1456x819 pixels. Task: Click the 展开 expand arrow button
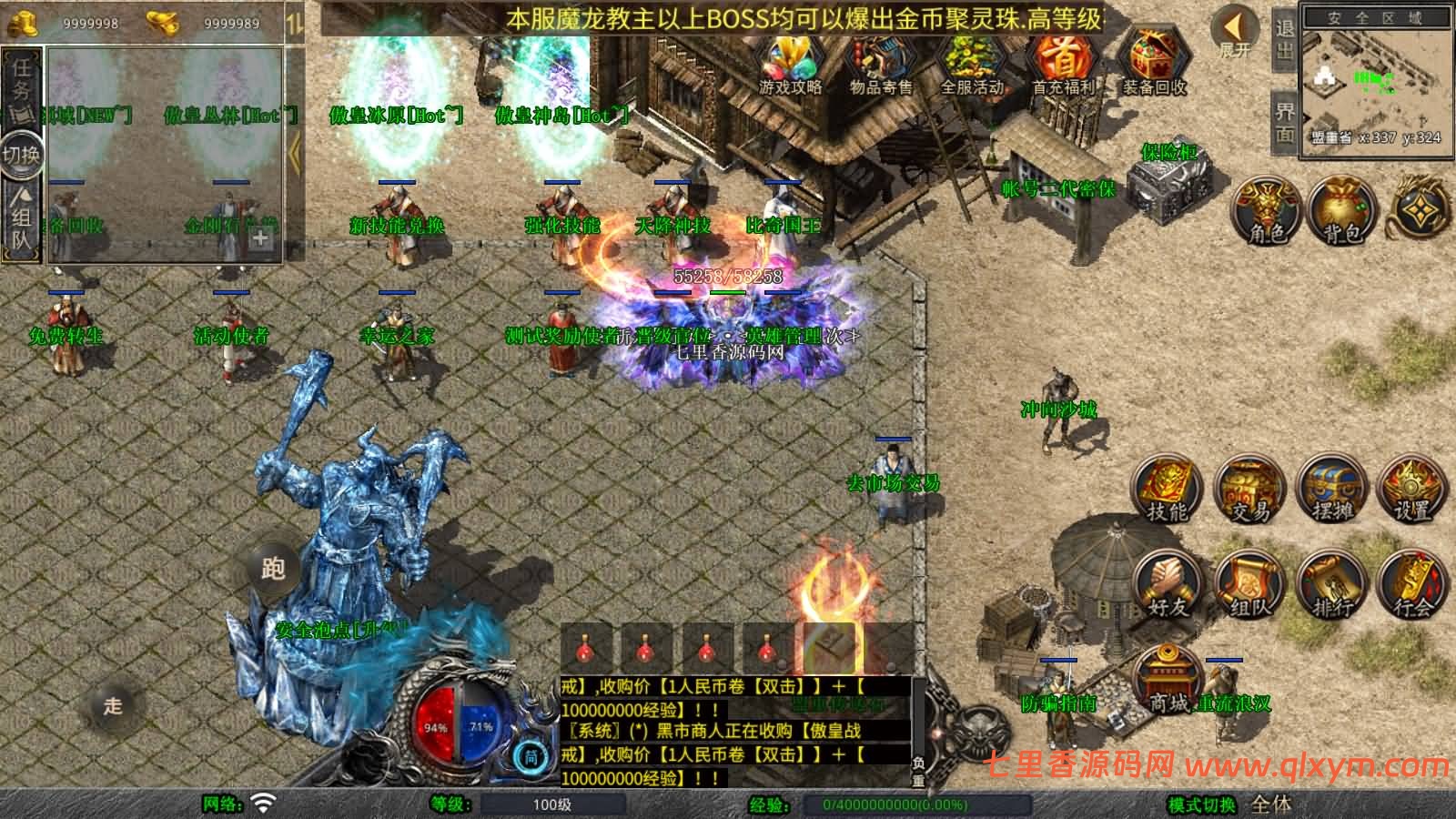[1236, 32]
